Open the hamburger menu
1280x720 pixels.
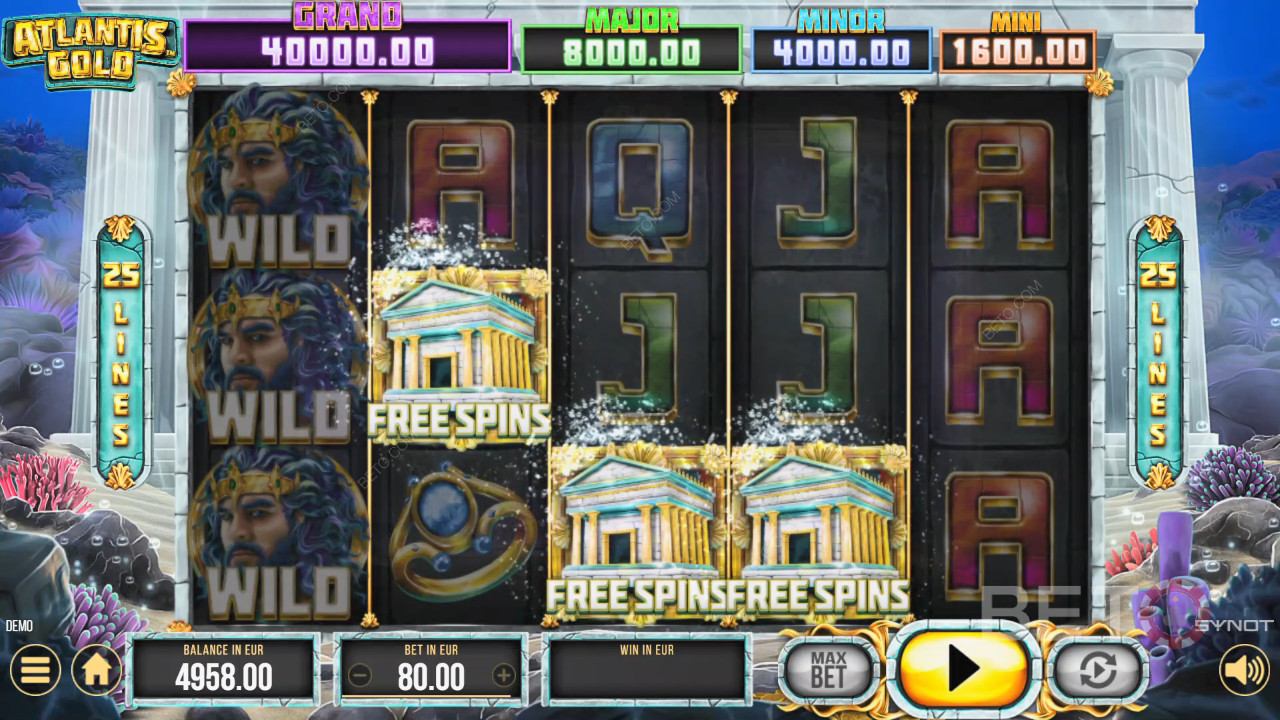coord(35,670)
